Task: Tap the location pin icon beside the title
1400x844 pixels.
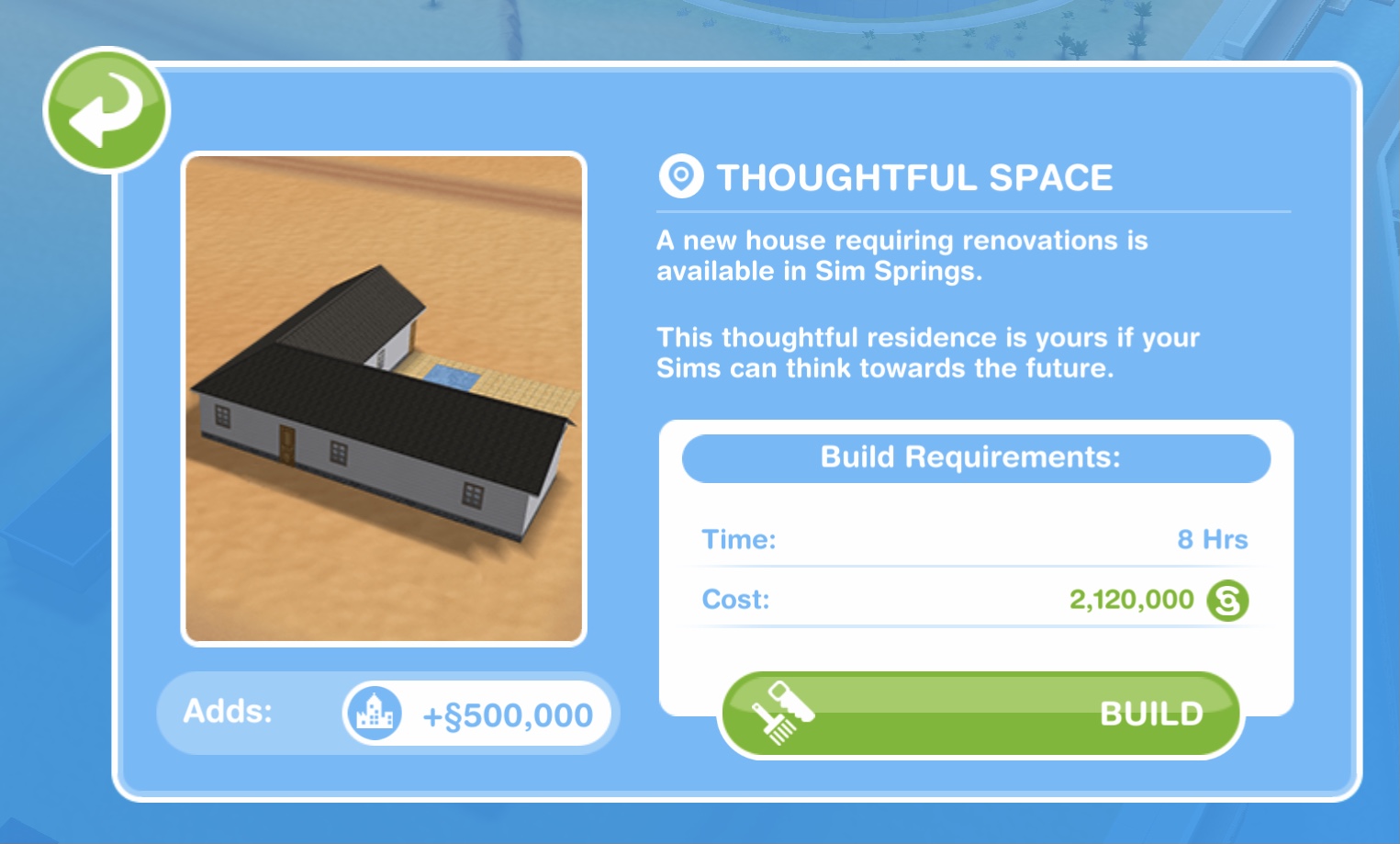Action: click(x=681, y=175)
